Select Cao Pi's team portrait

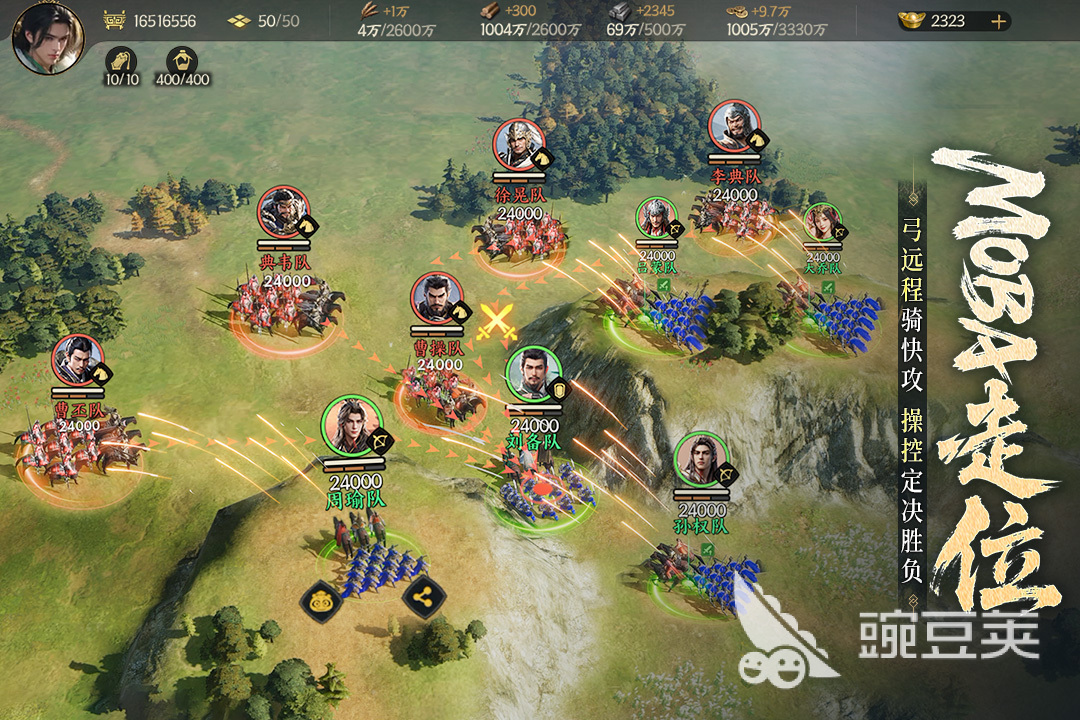79,361
